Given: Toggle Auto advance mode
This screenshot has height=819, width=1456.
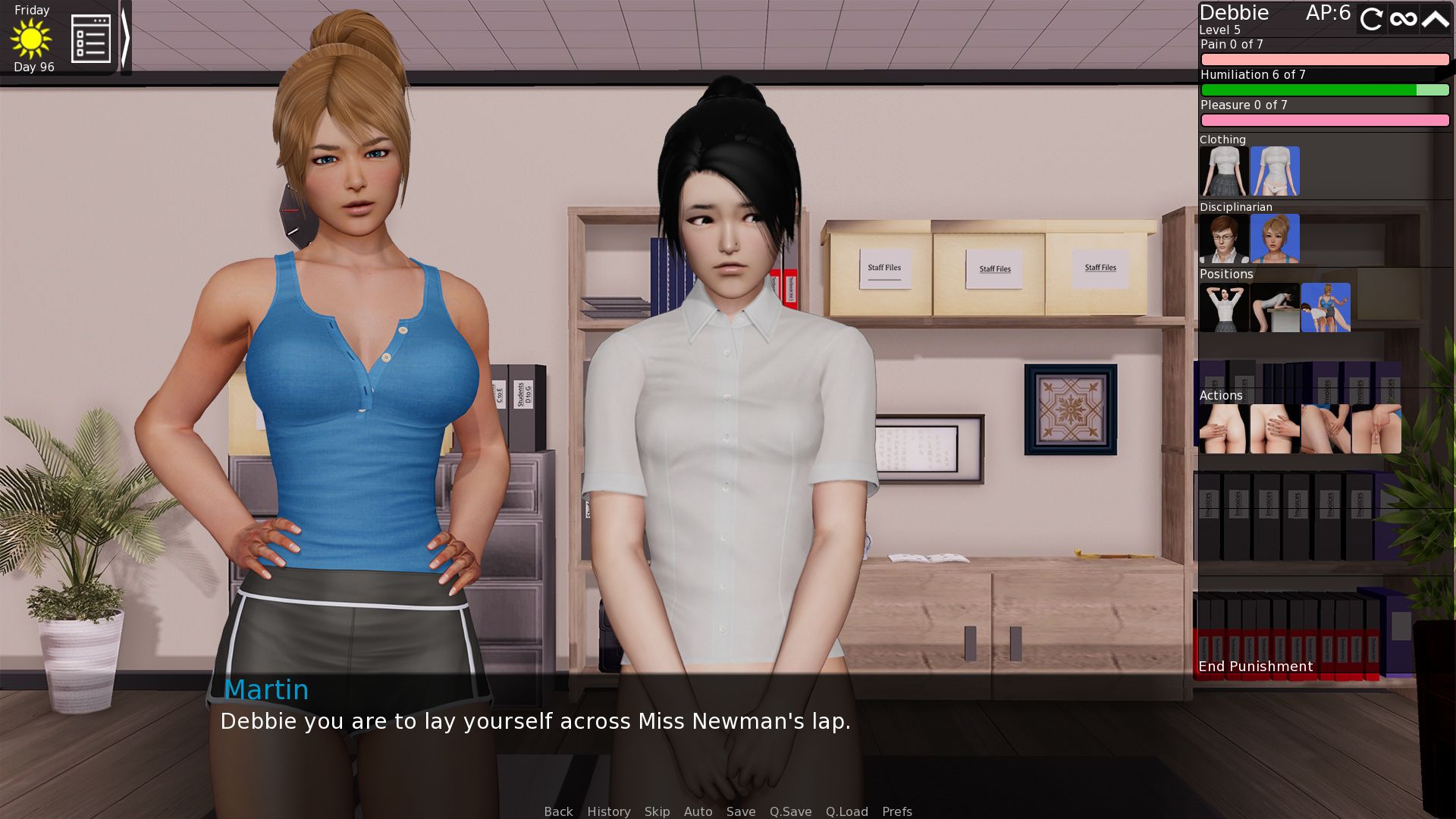Looking at the screenshot, I should pos(698,811).
